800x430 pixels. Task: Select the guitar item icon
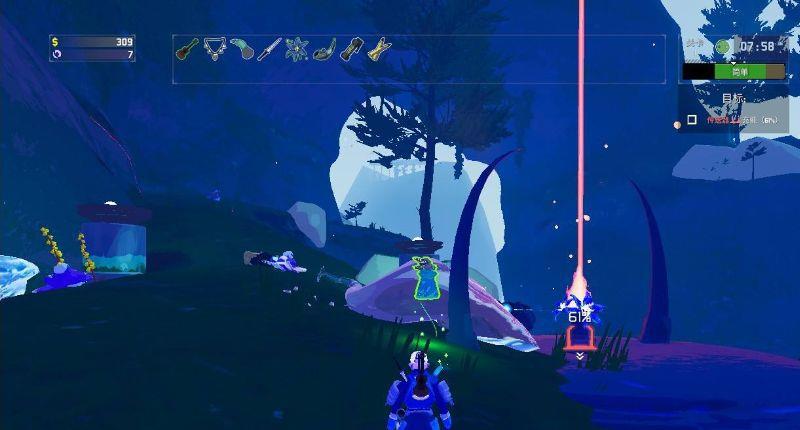185,49
